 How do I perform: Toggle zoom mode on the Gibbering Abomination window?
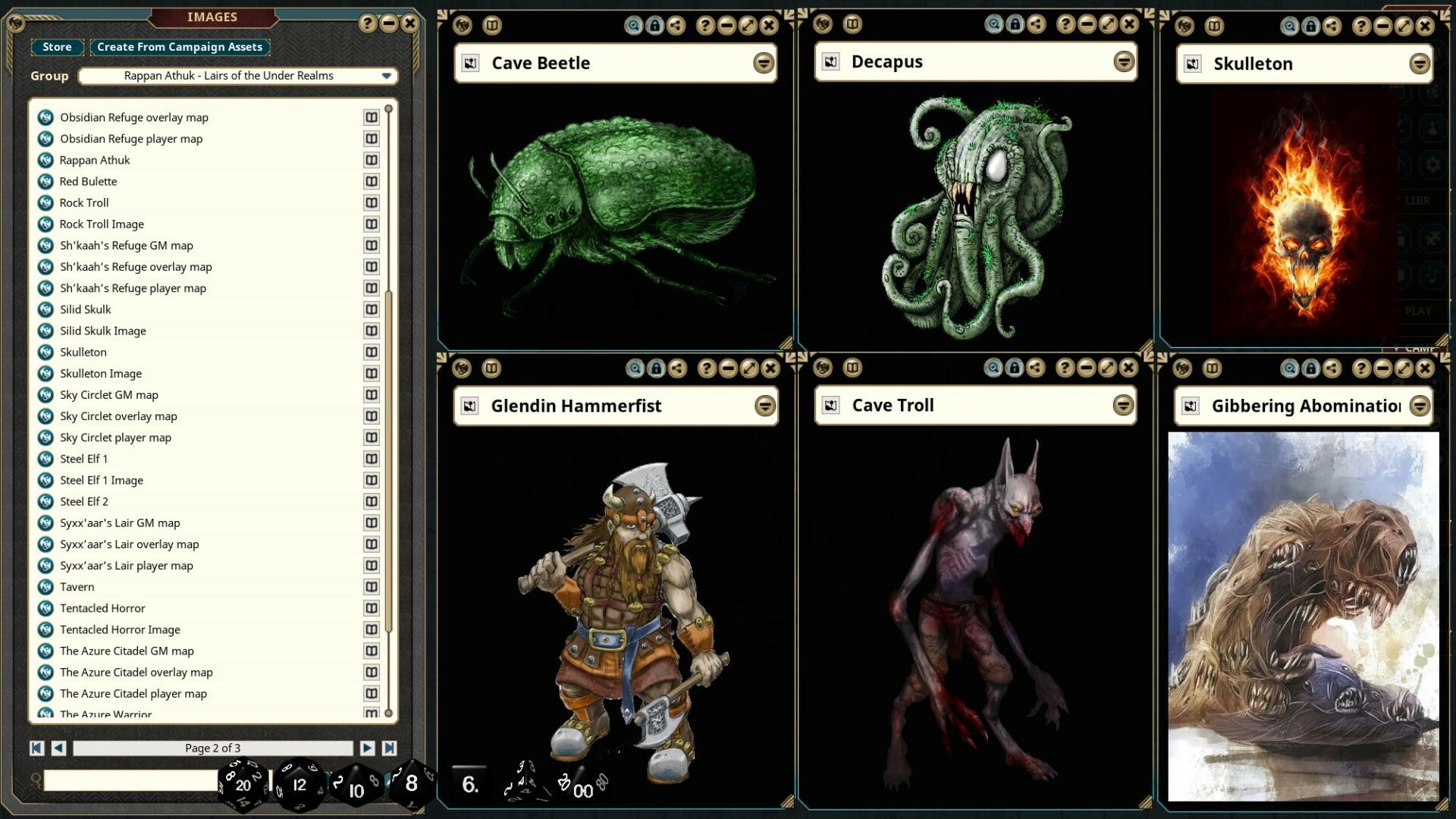1289,369
